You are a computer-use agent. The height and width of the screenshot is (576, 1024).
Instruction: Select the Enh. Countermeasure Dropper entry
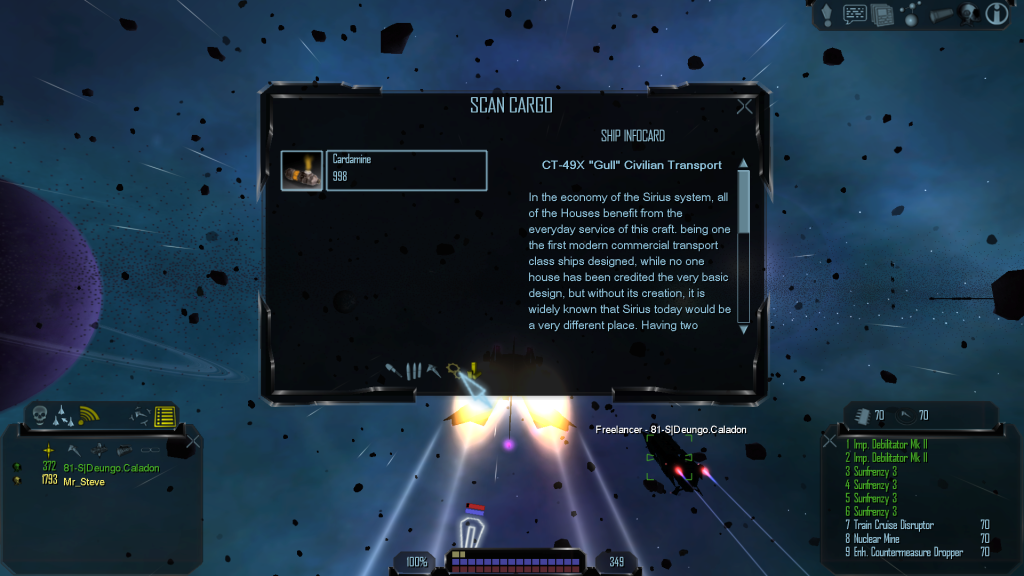coord(908,551)
